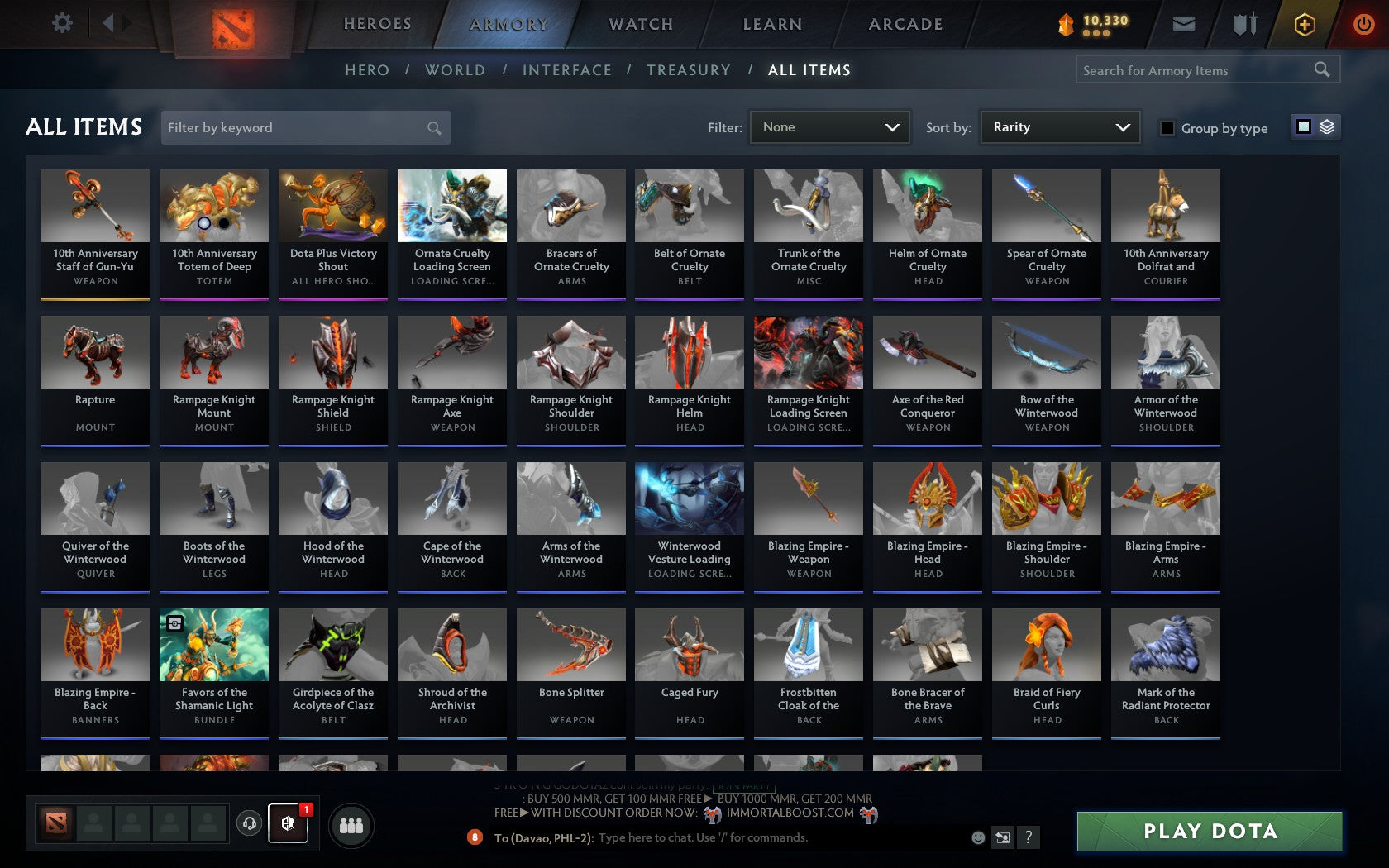Open the notifications mail icon
The width and height of the screenshot is (1389, 868).
click(x=1184, y=24)
